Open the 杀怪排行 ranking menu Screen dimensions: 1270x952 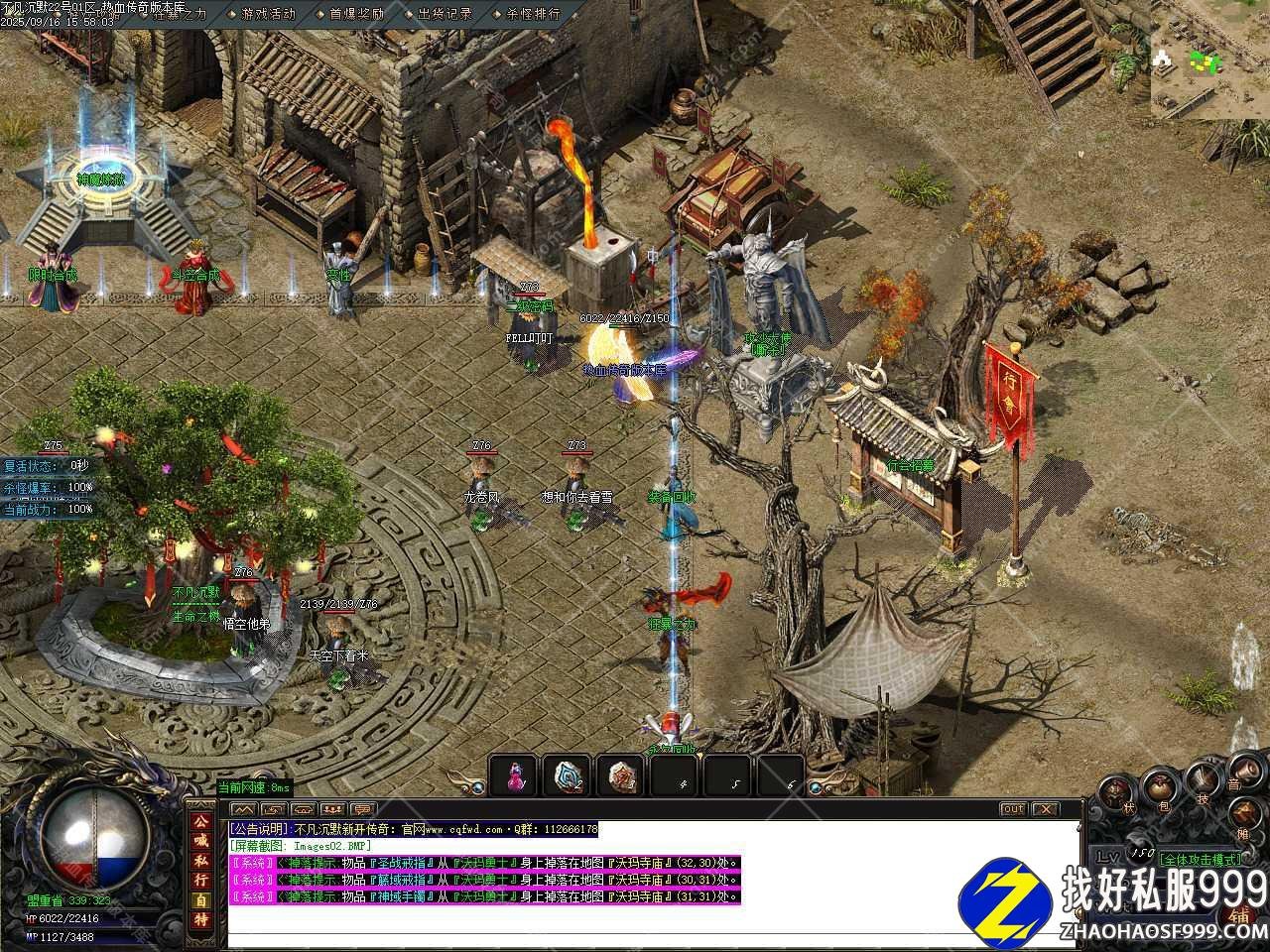coord(533,14)
